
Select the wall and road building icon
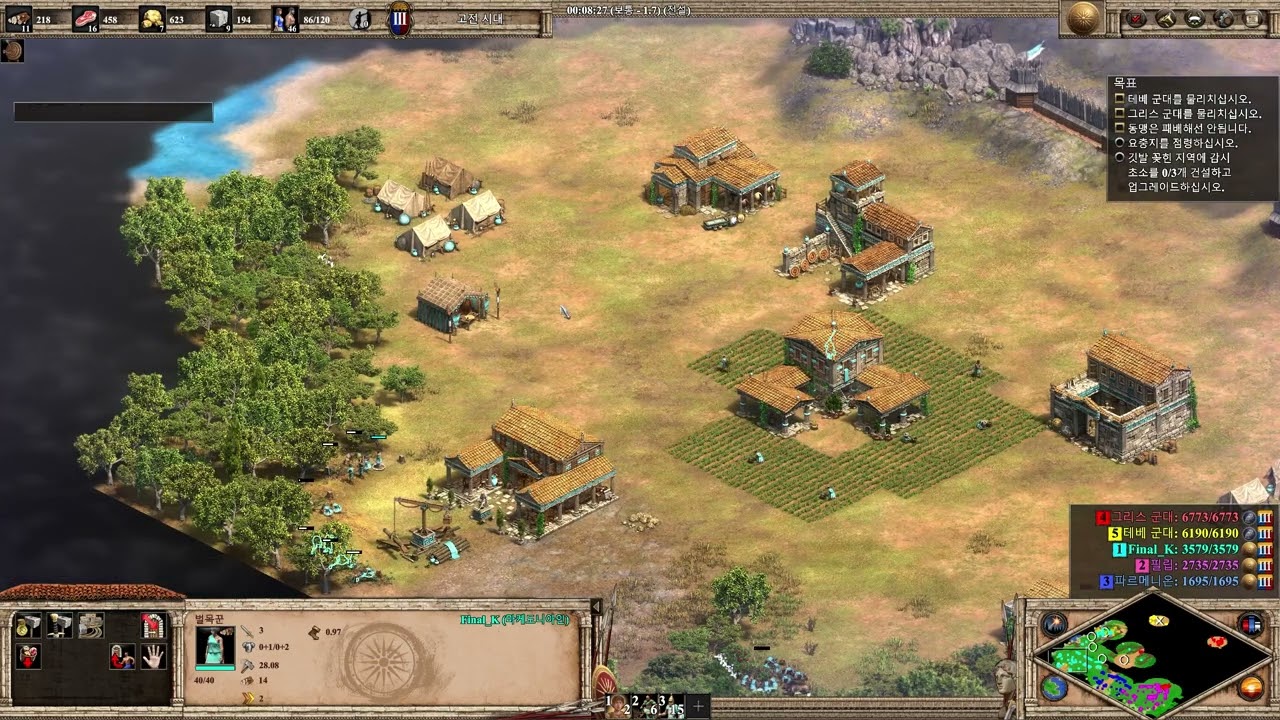point(91,626)
